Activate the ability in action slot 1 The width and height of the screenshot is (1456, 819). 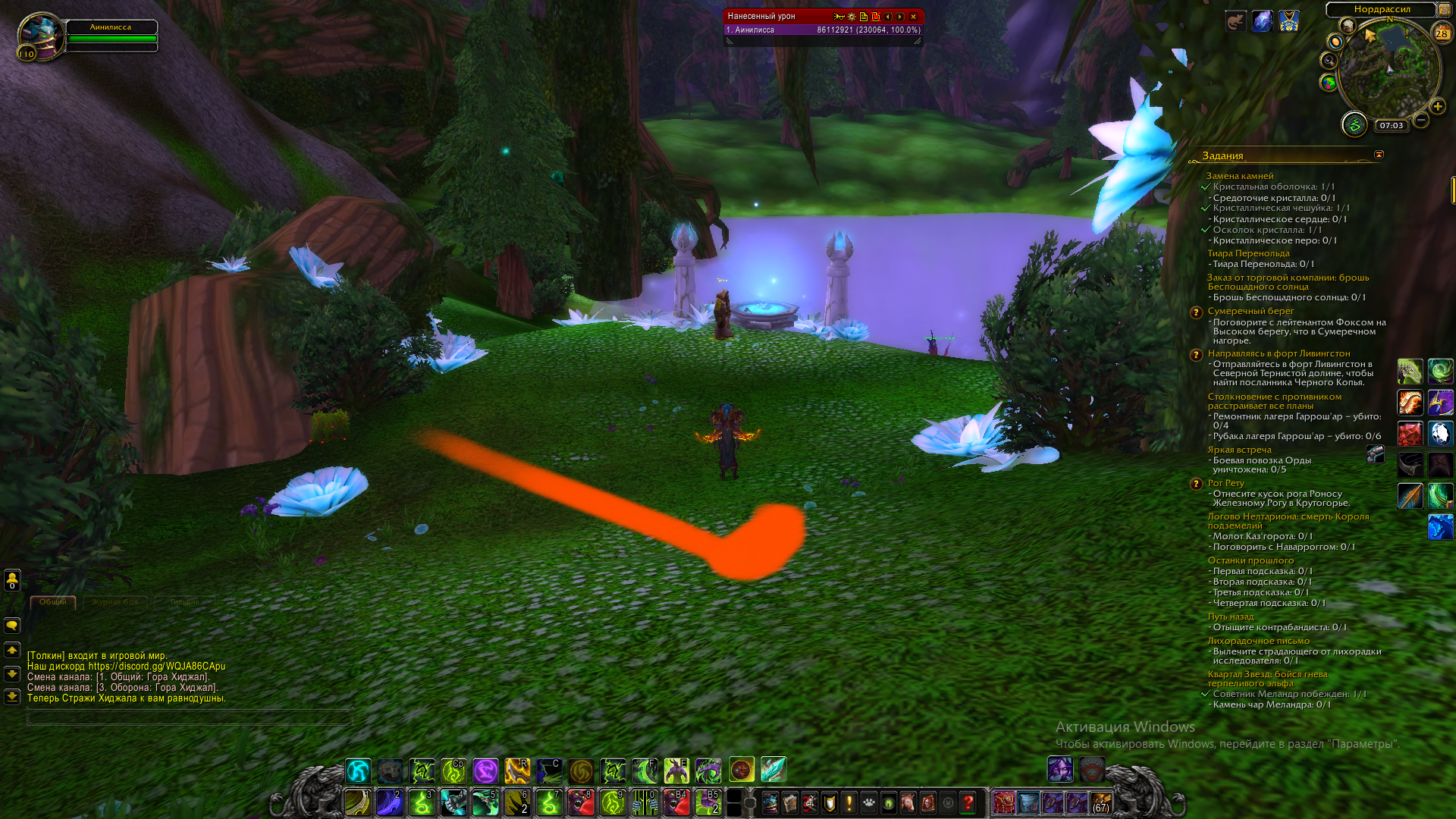click(358, 802)
